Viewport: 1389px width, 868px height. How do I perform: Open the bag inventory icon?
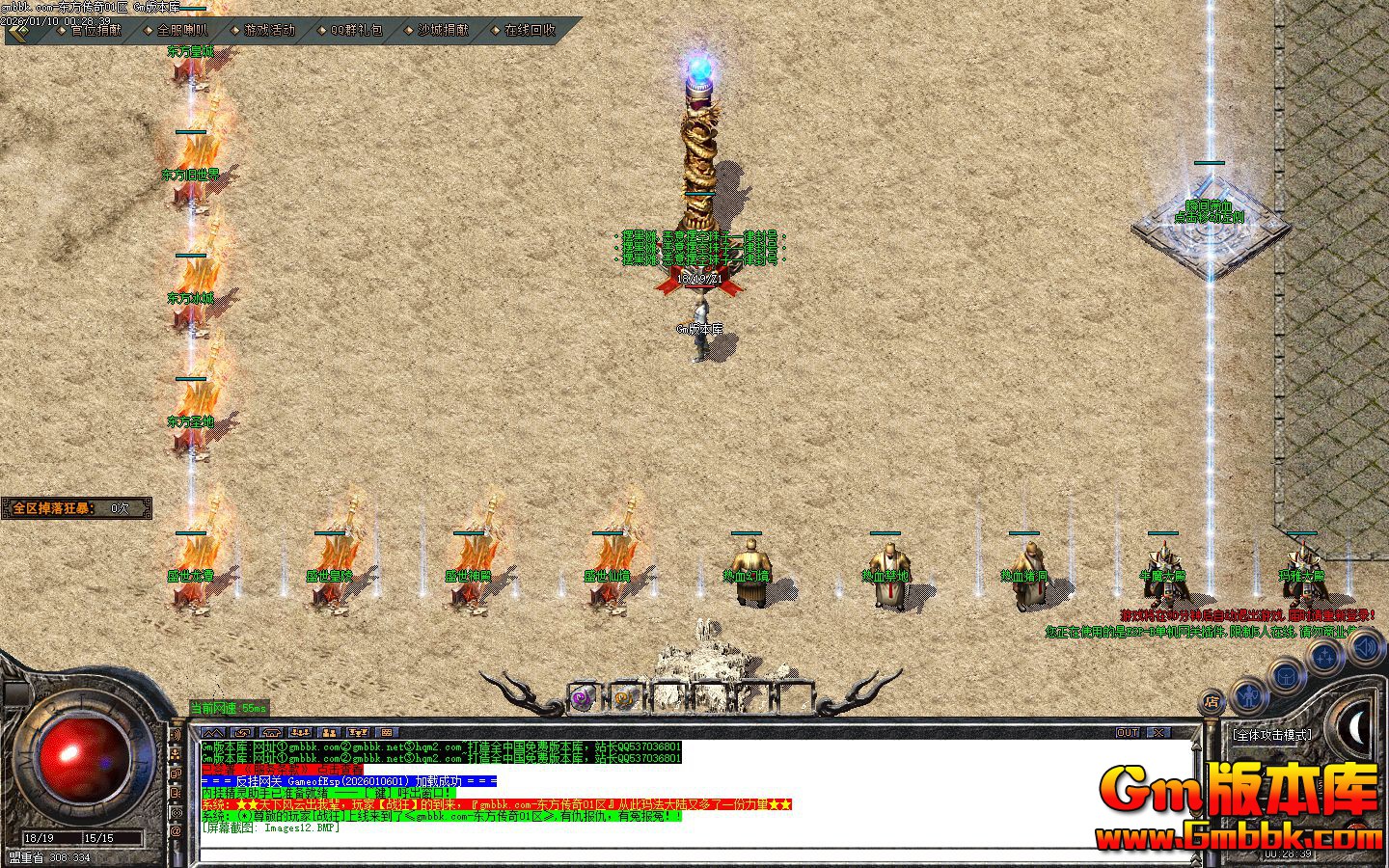coord(1285,675)
